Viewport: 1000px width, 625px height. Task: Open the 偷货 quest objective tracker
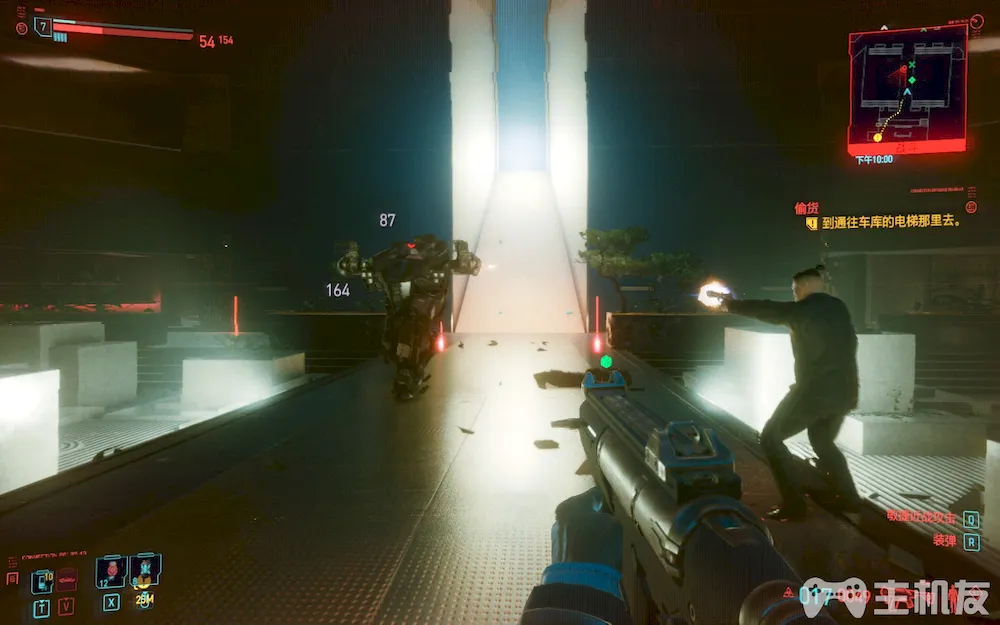pyautogui.click(x=806, y=207)
